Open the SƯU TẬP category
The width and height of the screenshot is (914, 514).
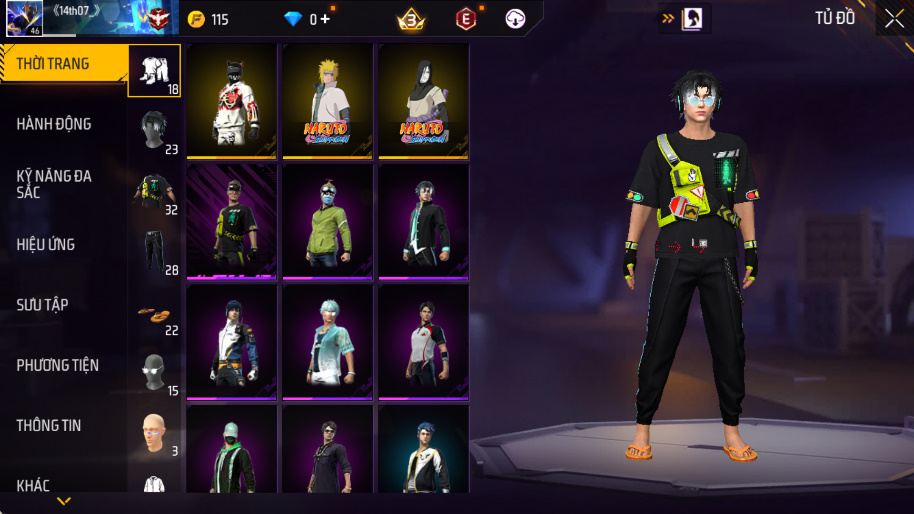(43, 305)
